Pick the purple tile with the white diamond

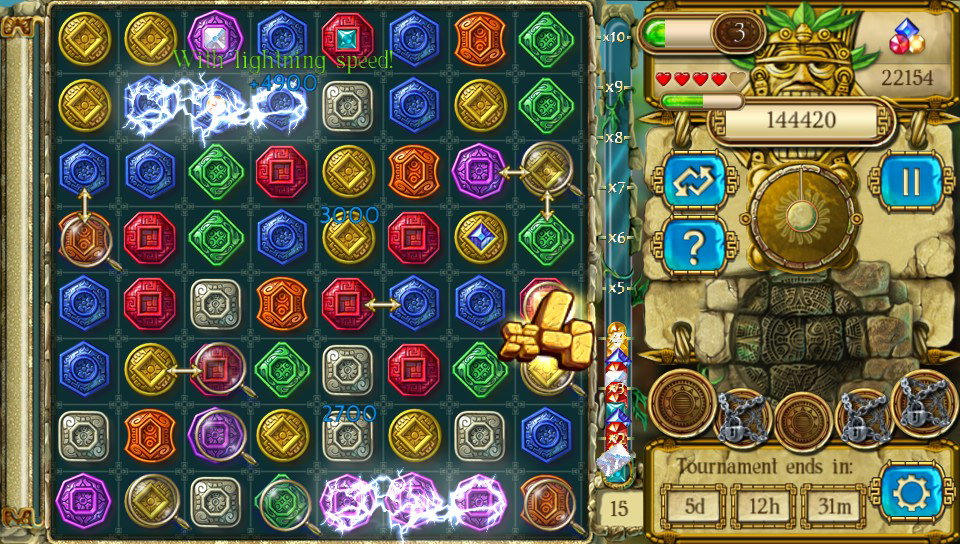click(215, 38)
